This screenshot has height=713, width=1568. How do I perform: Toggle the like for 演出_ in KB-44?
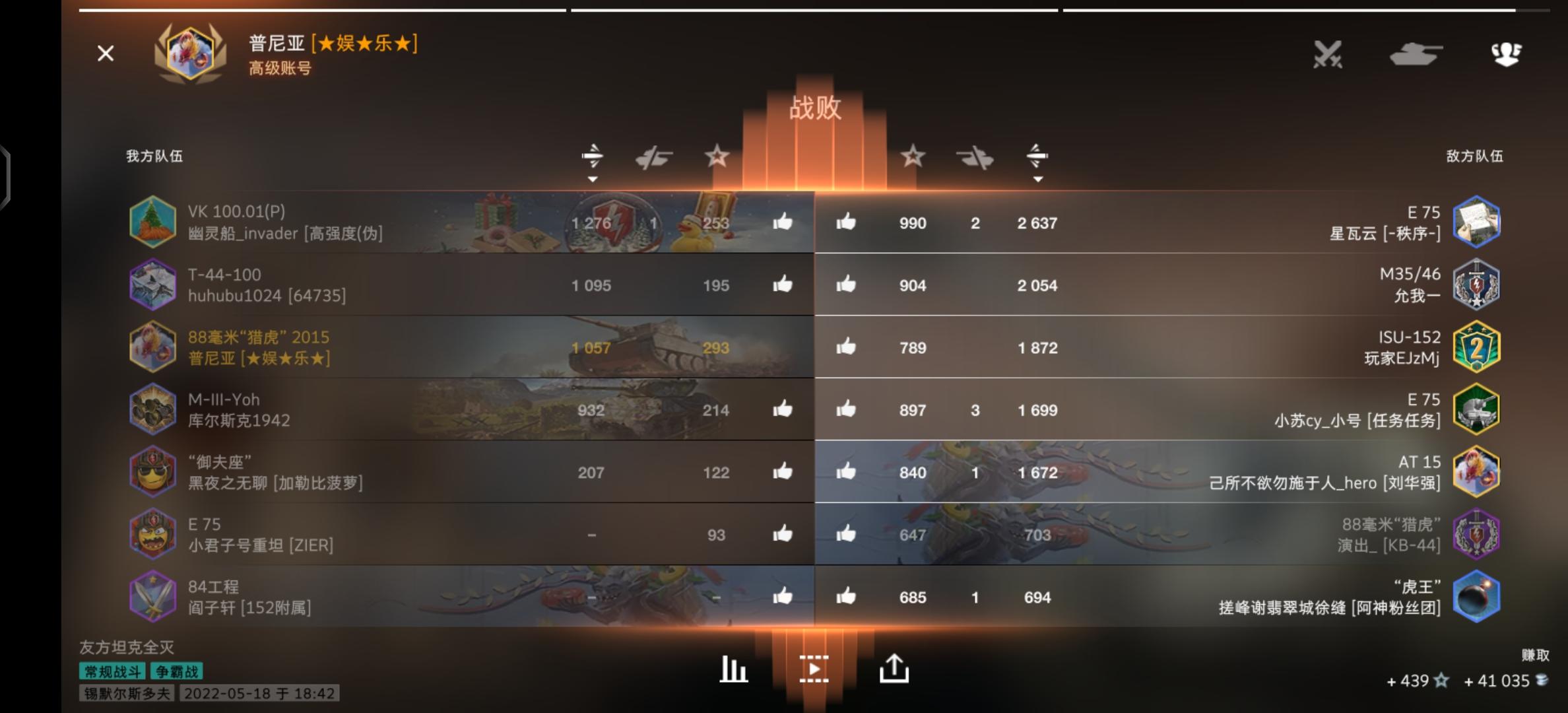coord(847,535)
